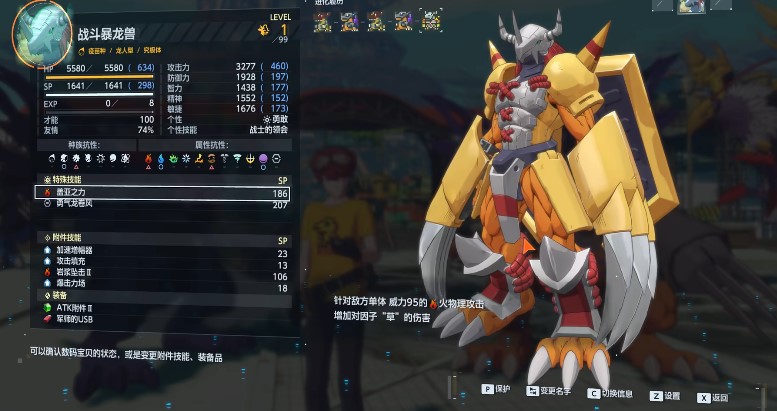Screen dimensions: 777x411
Task: Pick the 攻击填充 attachment skill
Action: [x=160, y=264]
